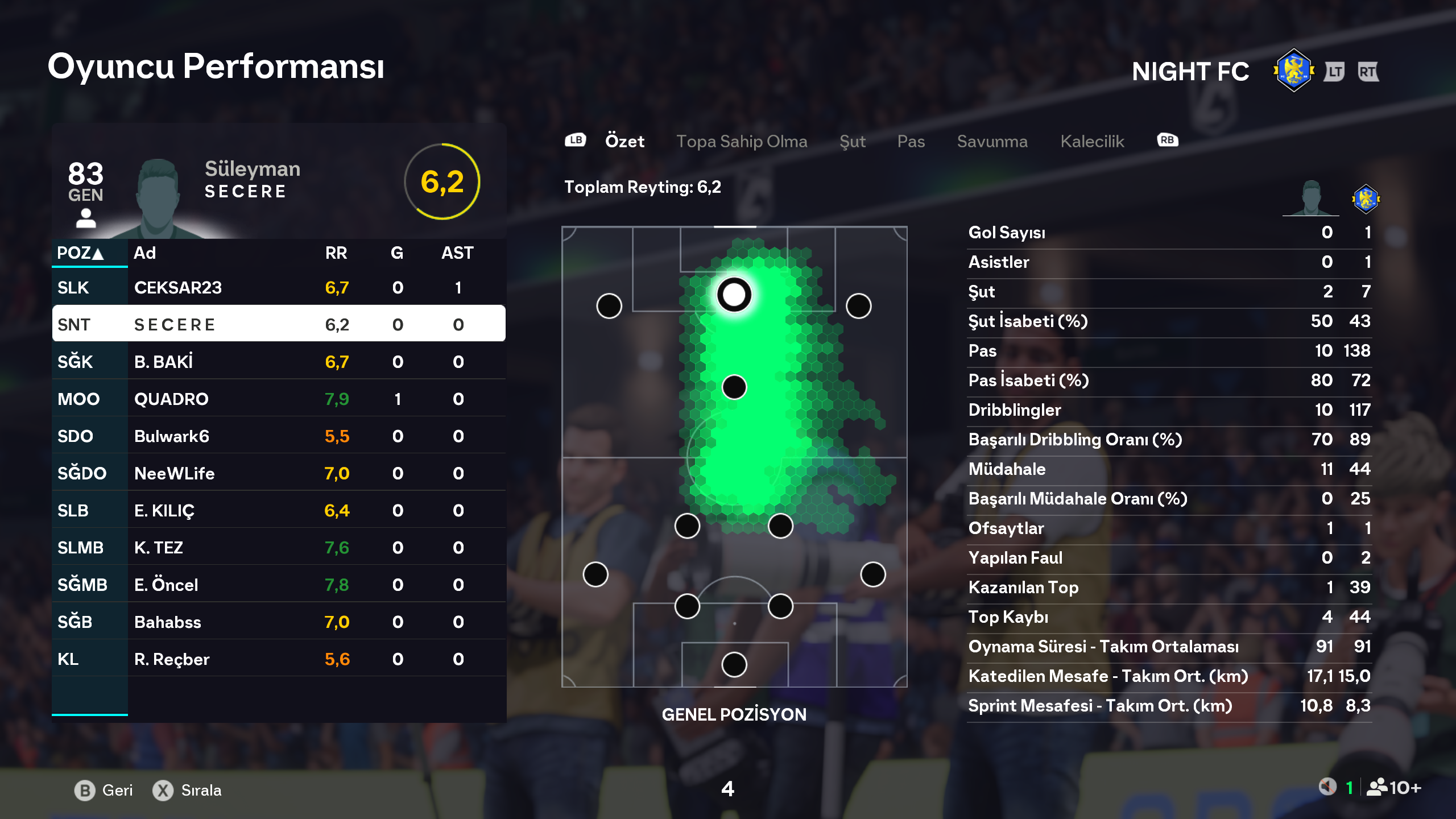Open the Şut statistics tab

(x=853, y=142)
